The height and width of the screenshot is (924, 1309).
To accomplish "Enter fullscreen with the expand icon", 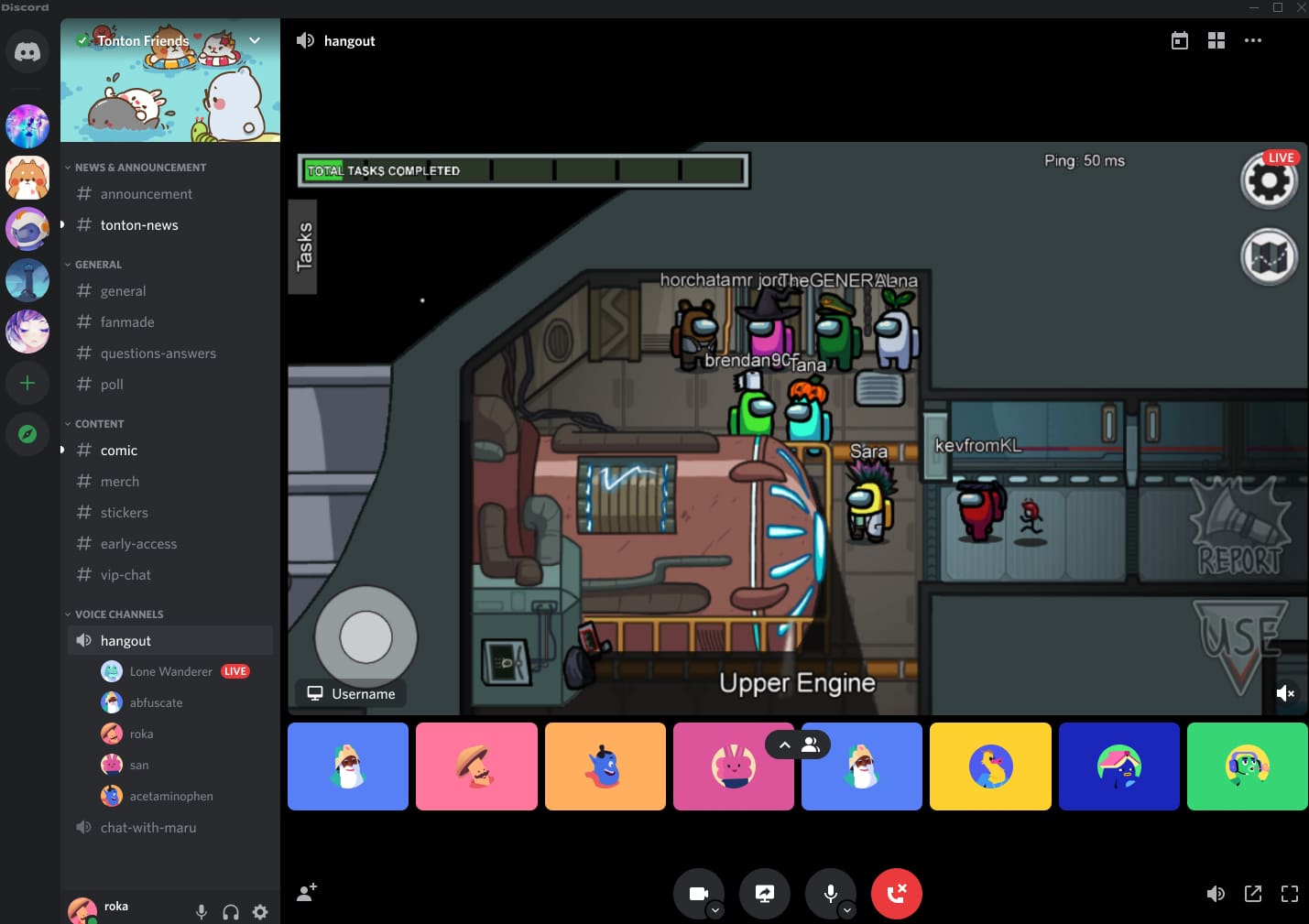I will pyautogui.click(x=1290, y=893).
